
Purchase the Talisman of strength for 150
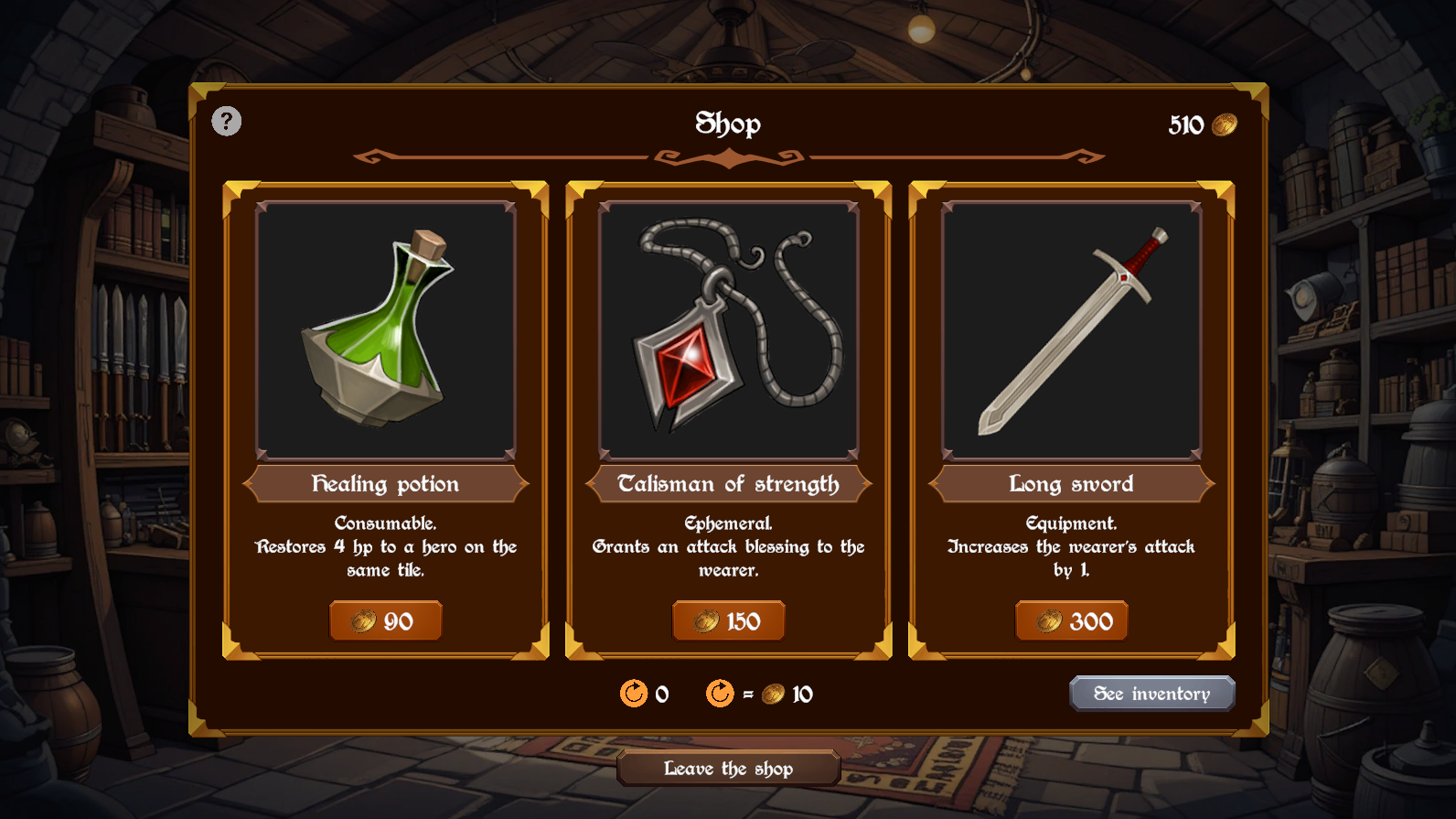(x=728, y=621)
